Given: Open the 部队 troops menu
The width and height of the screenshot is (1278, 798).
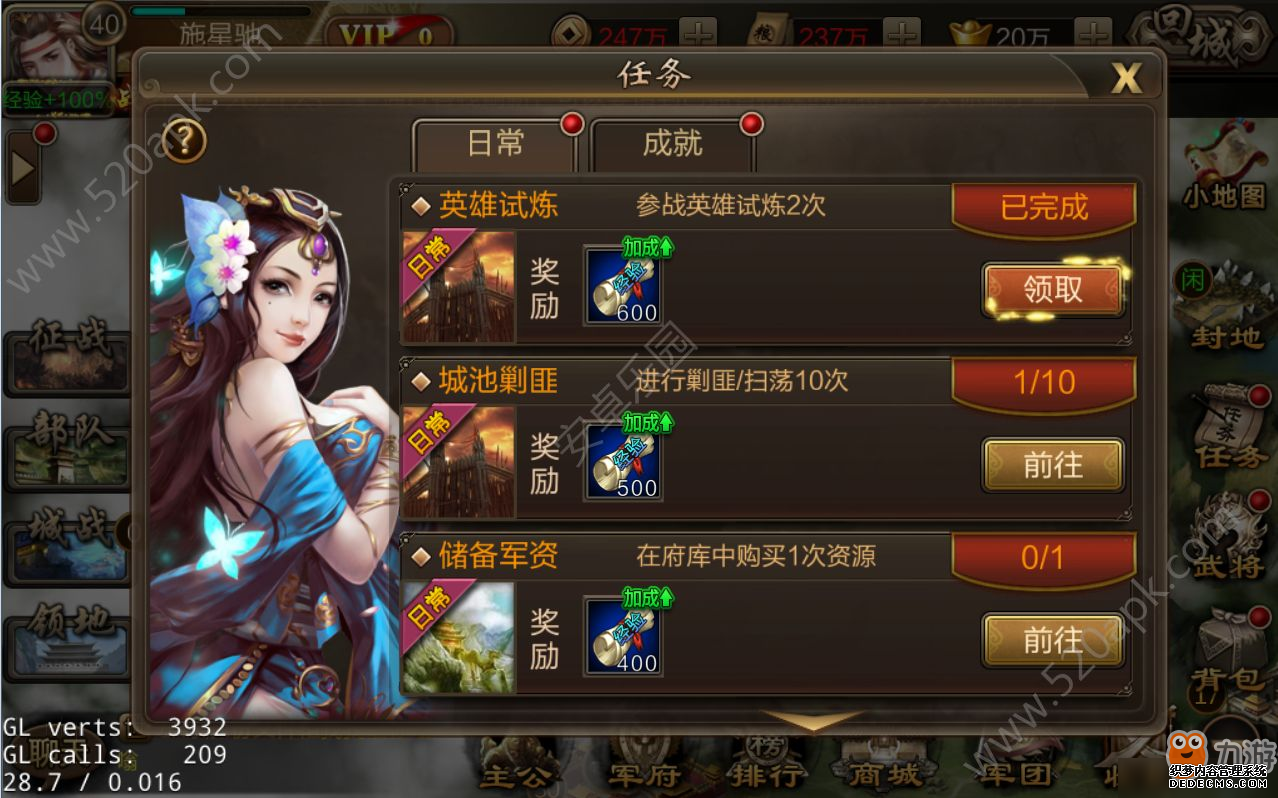Looking at the screenshot, I should pyautogui.click(x=68, y=452).
